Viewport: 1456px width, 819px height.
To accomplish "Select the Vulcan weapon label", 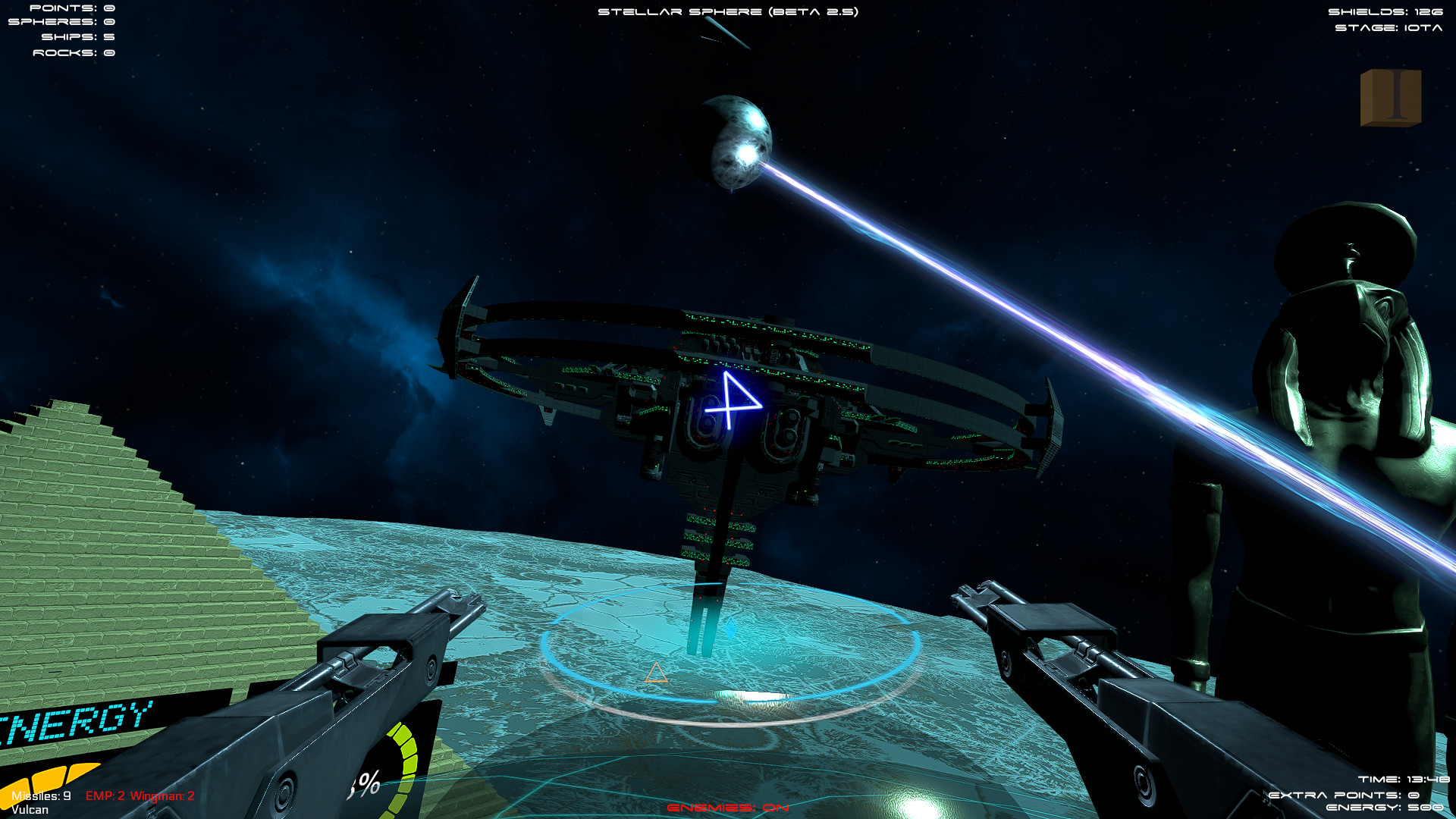I will click(x=29, y=811).
